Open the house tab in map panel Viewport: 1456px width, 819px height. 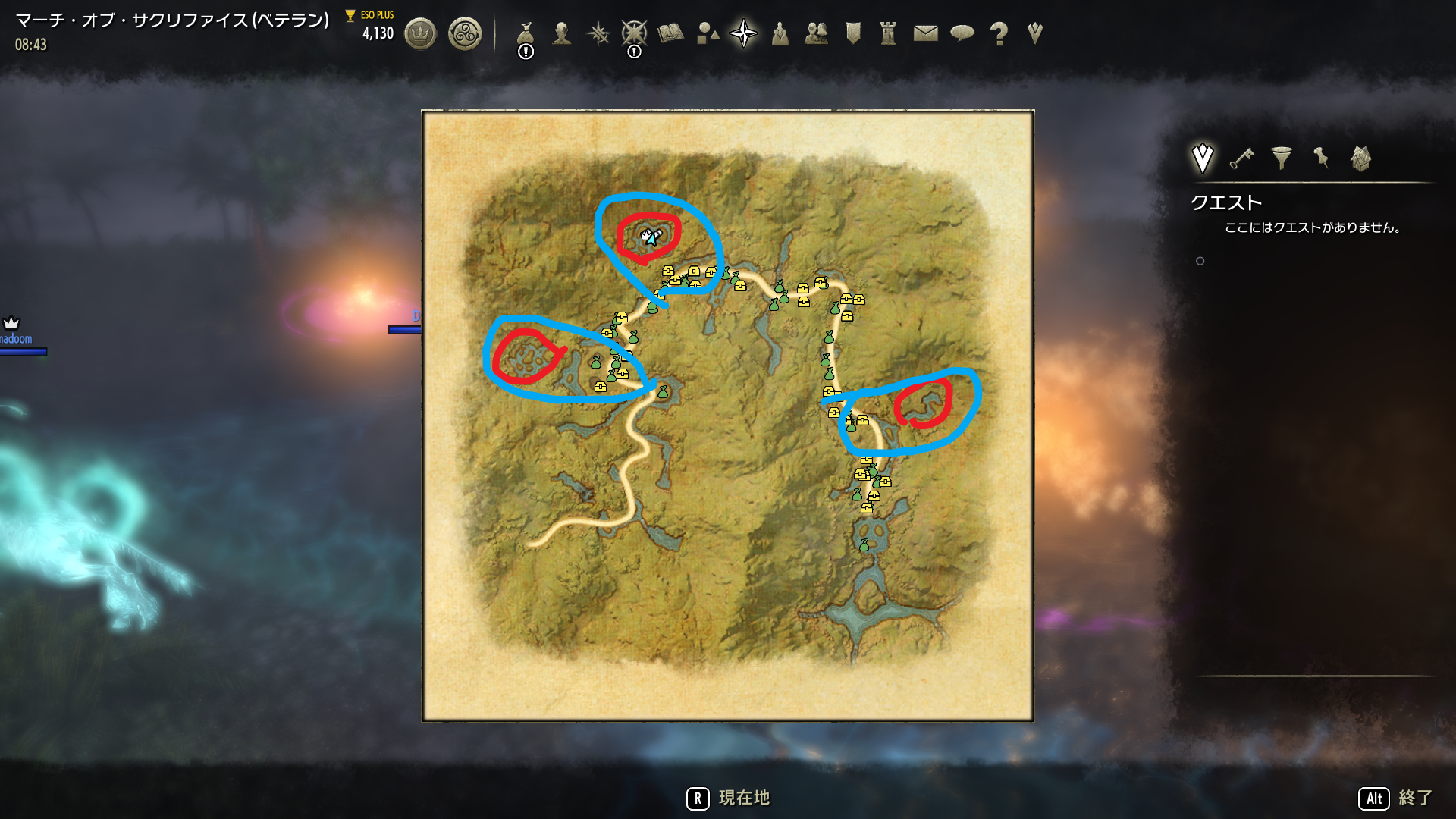click(1360, 158)
